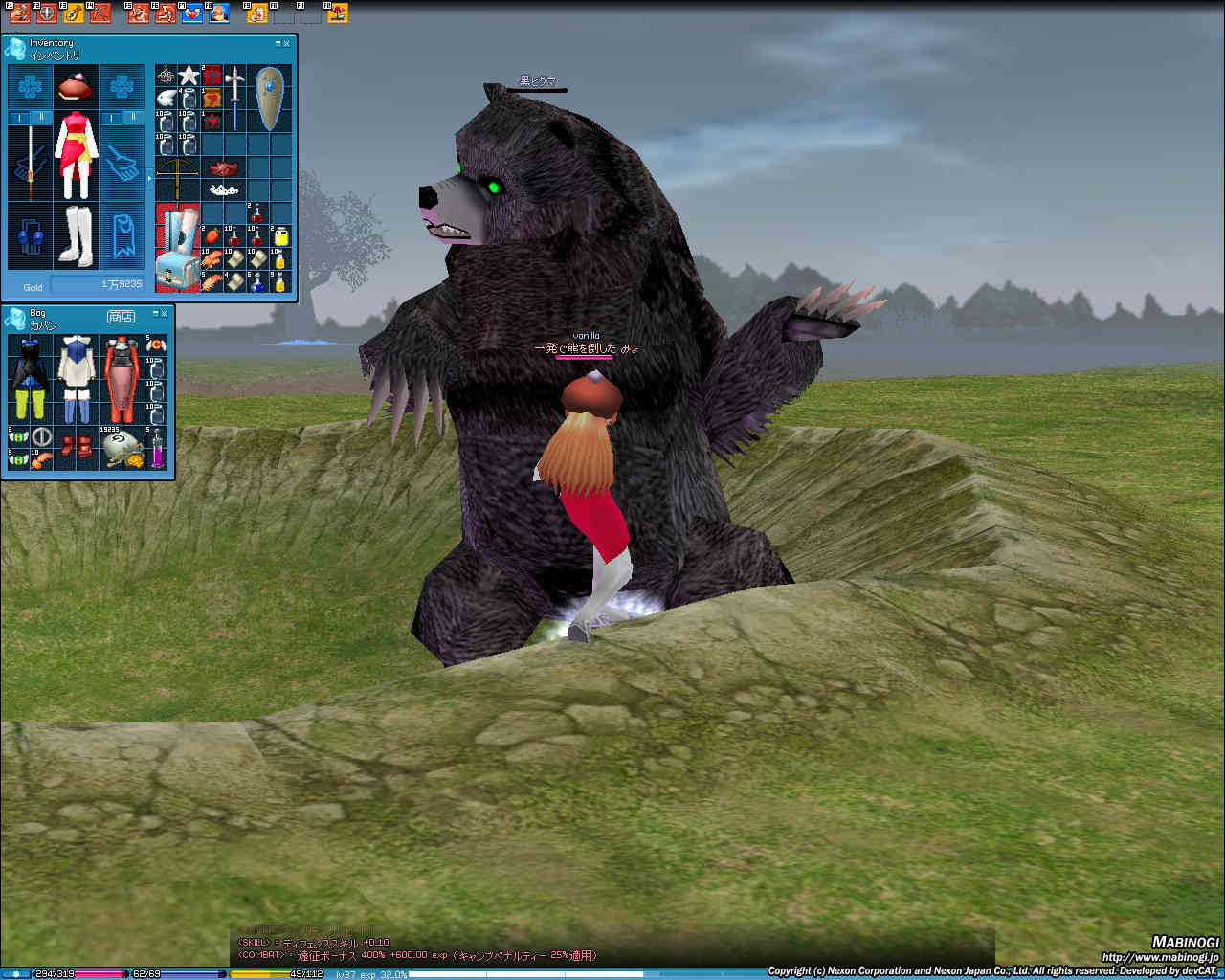Use the F9 first aid skill icon
1225x980 pixels.
(257, 12)
